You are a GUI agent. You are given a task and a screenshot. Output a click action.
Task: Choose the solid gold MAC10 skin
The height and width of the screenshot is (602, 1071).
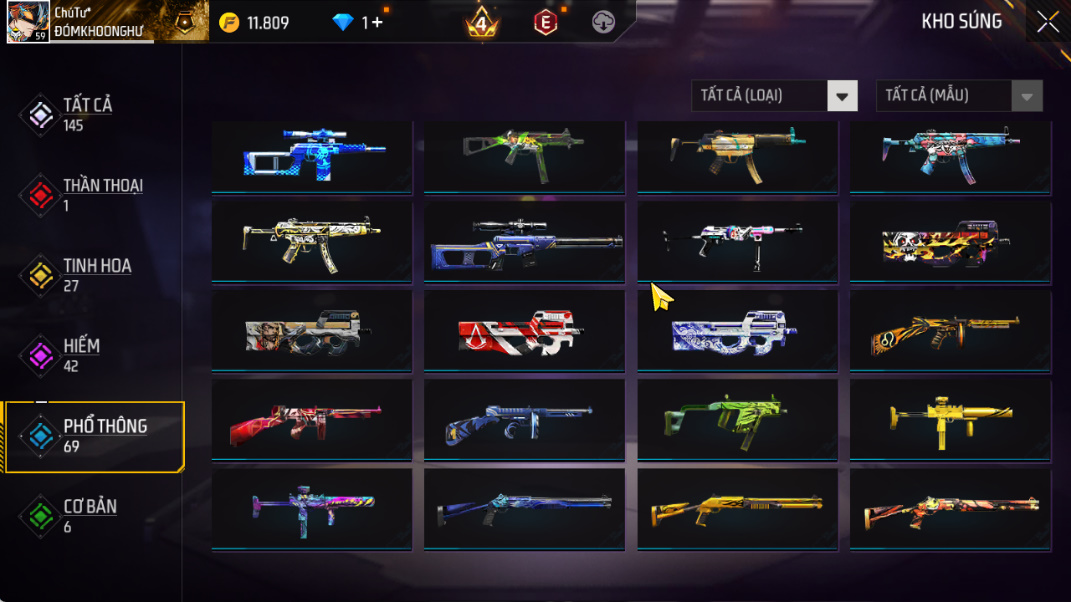(x=950, y=420)
